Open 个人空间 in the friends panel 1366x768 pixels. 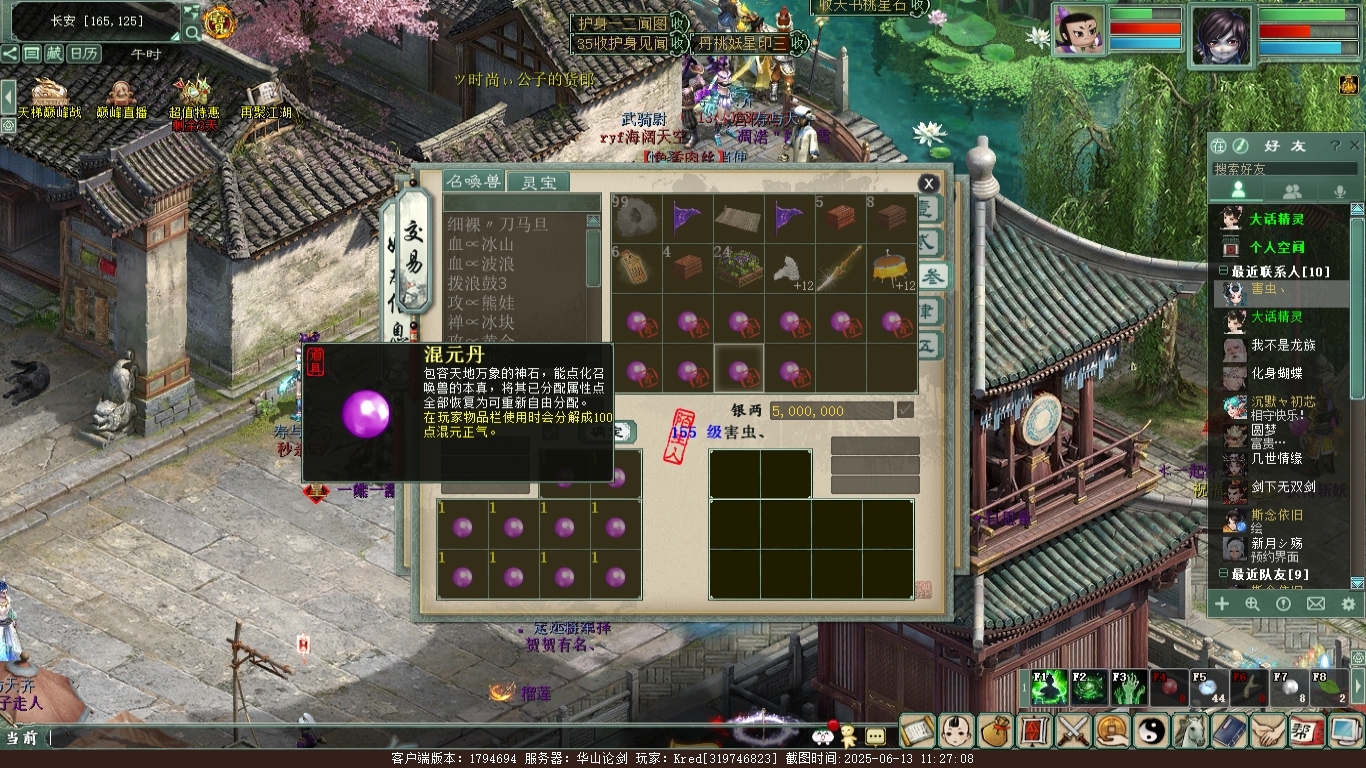pos(1276,247)
